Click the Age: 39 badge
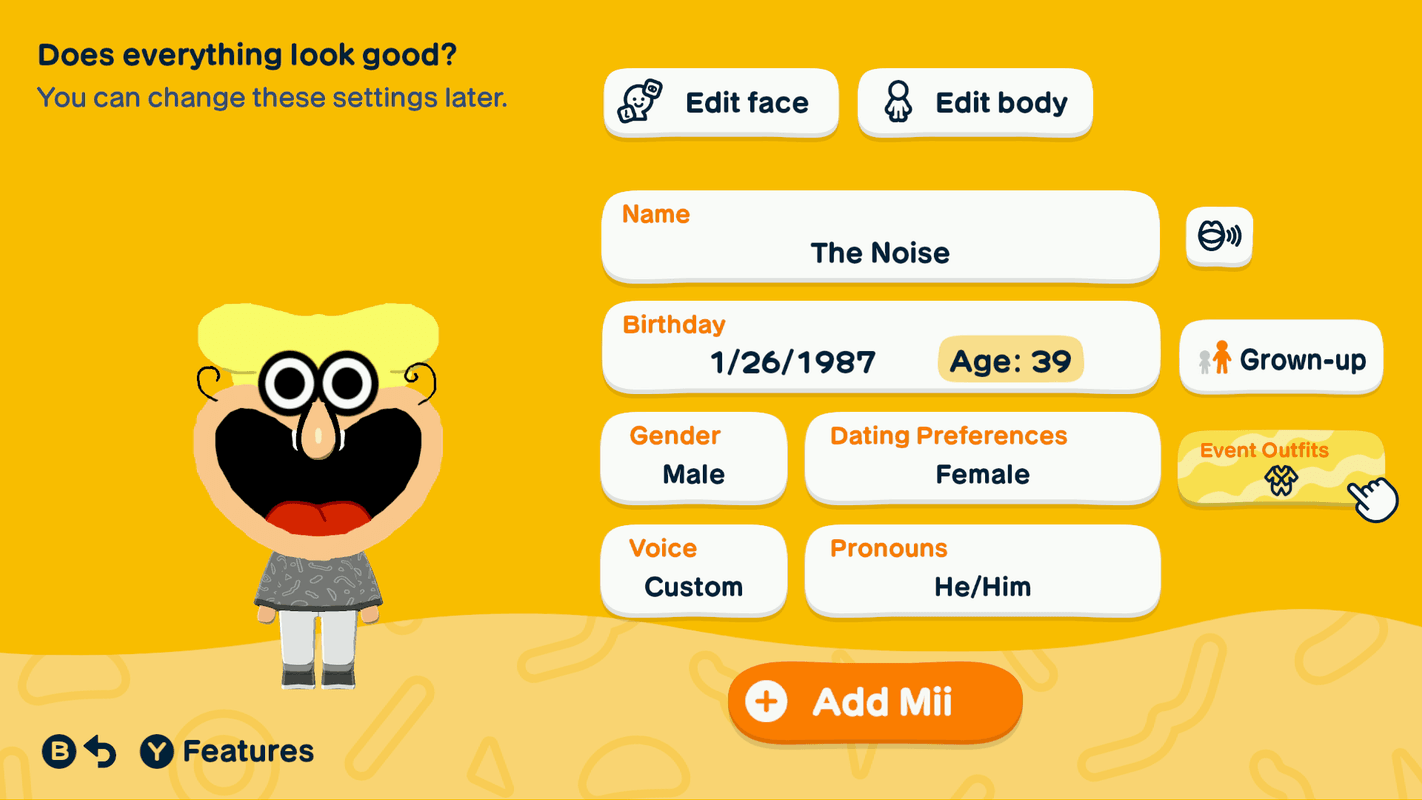Image resolution: width=1422 pixels, height=800 pixels. (1009, 361)
